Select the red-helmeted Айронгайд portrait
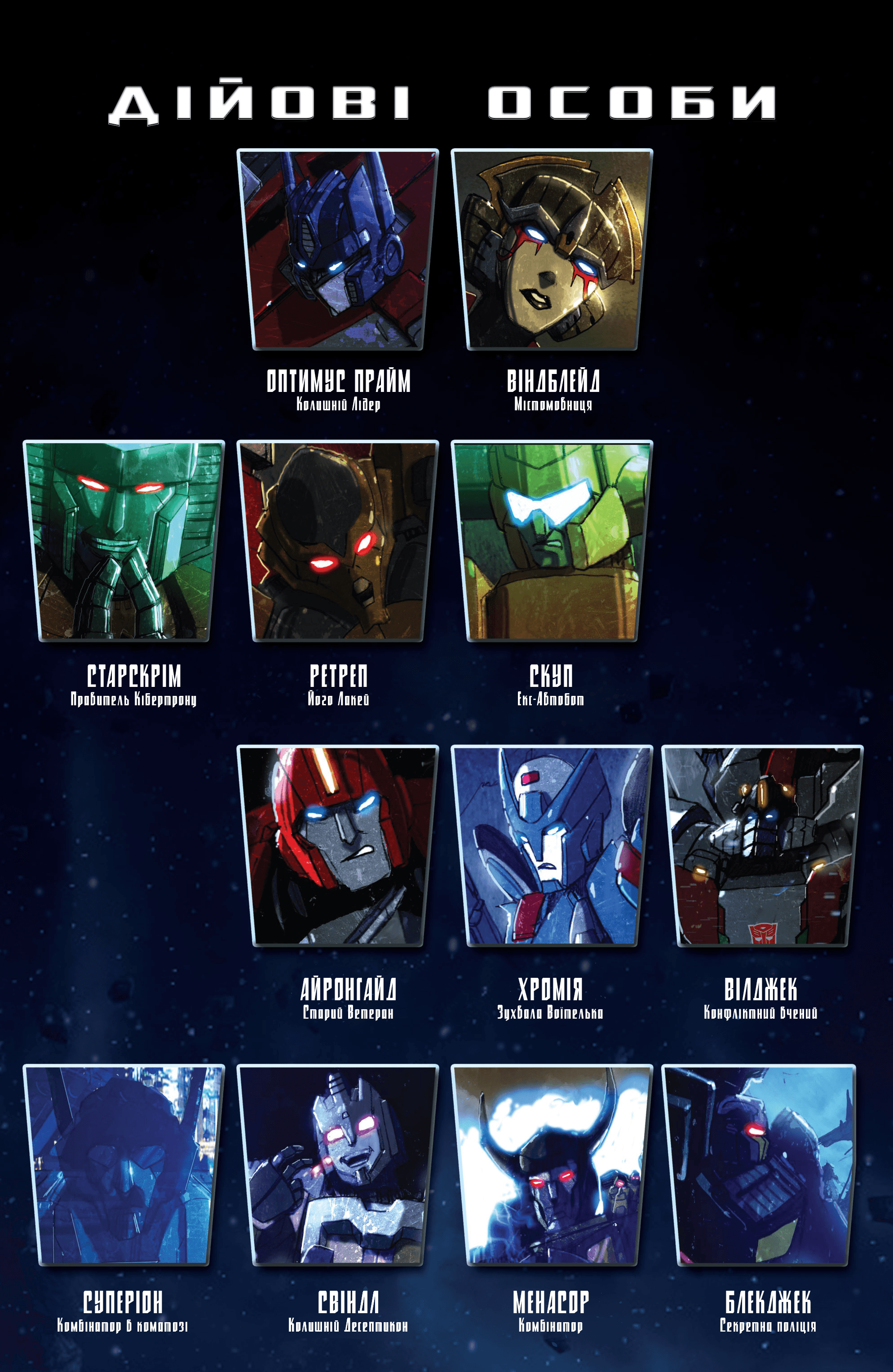This screenshot has height=1372, width=893. 337,846
